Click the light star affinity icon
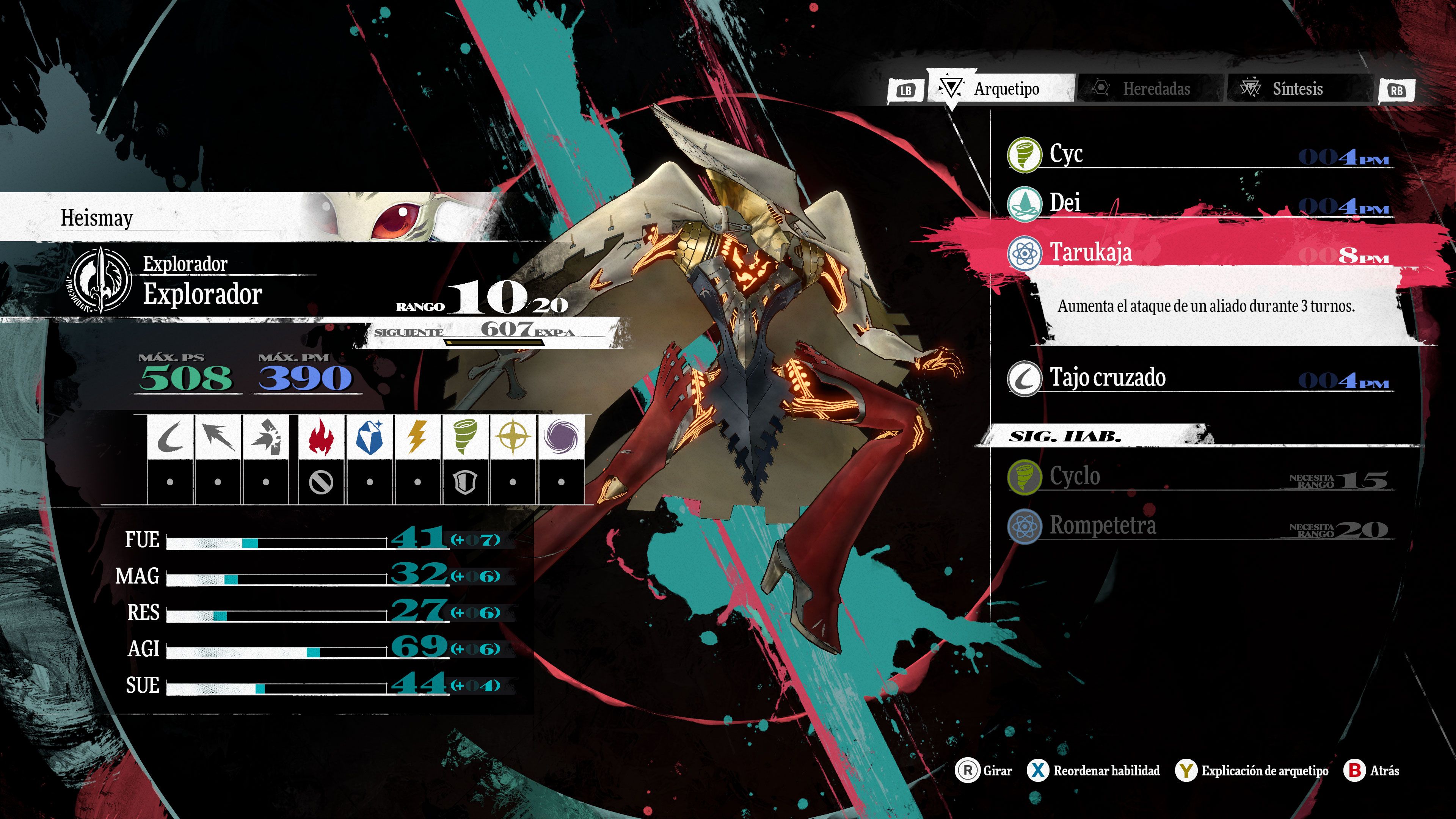 513,438
